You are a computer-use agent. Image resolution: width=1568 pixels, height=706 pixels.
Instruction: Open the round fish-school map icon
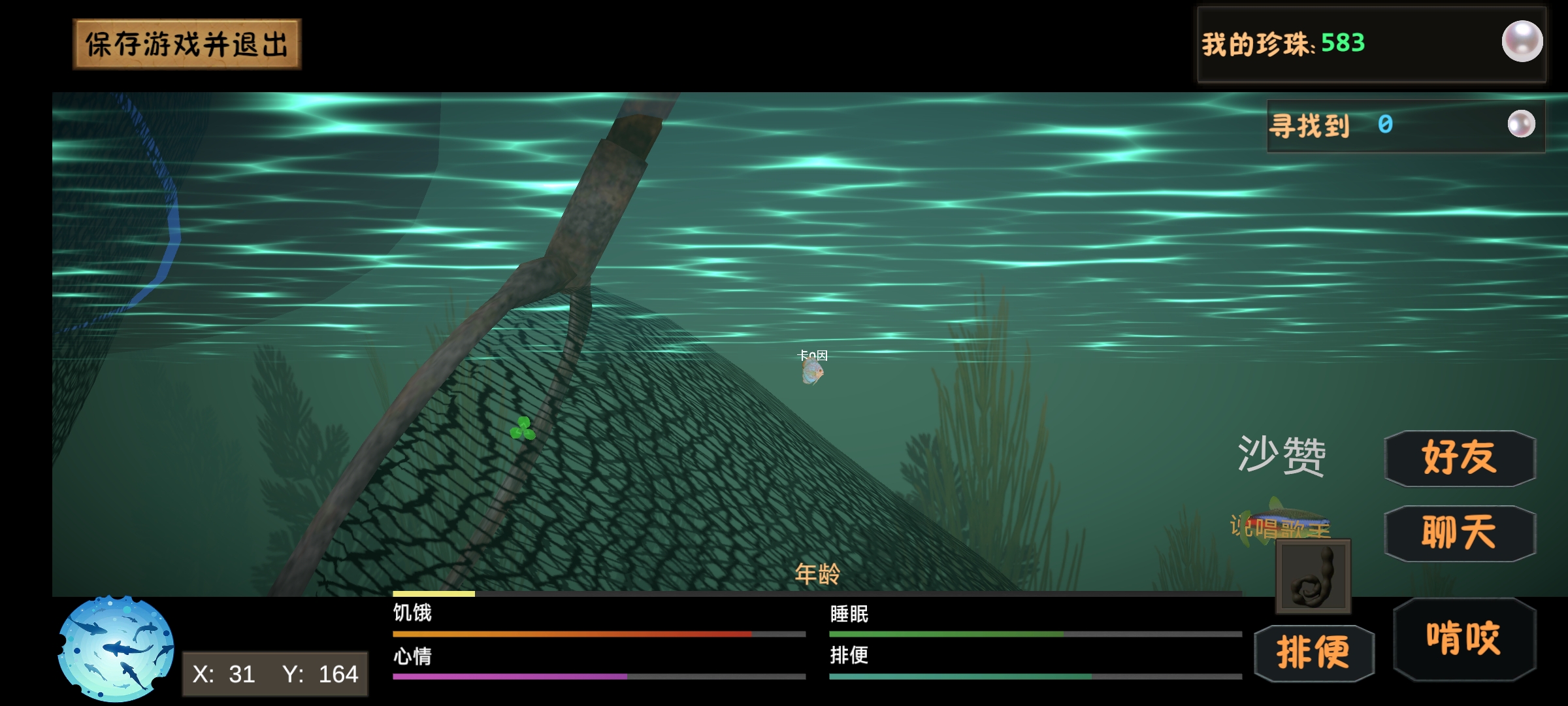(116, 648)
